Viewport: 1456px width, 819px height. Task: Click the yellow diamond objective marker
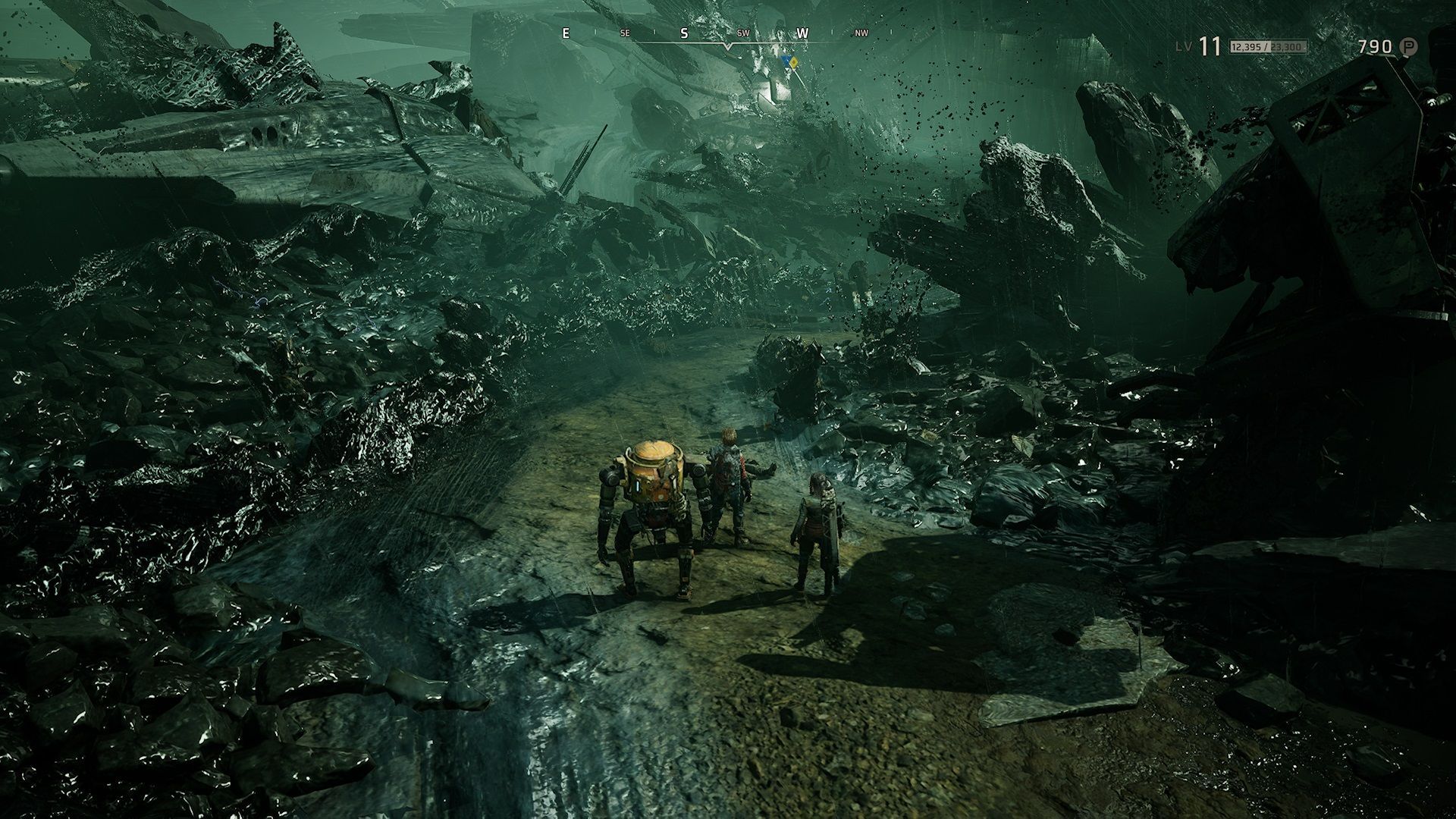[793, 62]
